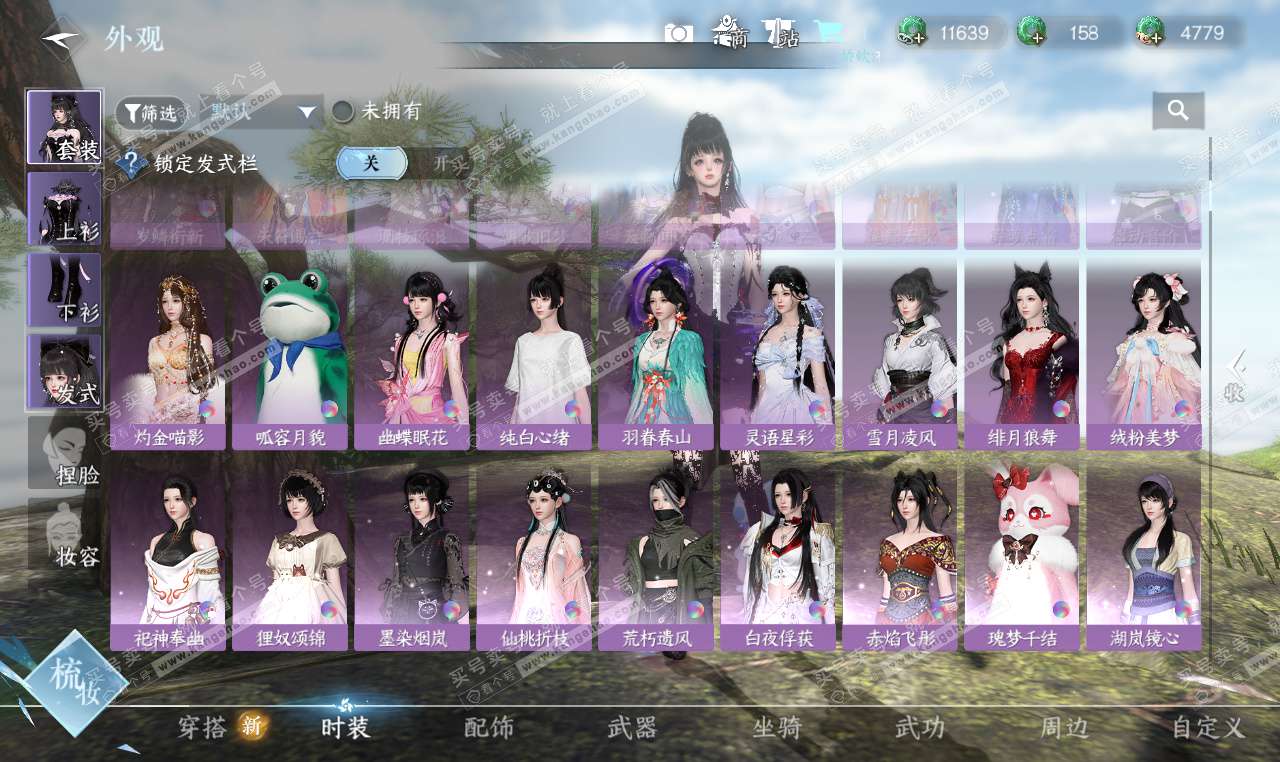Expand the 默认 sort dropdown

tap(256, 113)
